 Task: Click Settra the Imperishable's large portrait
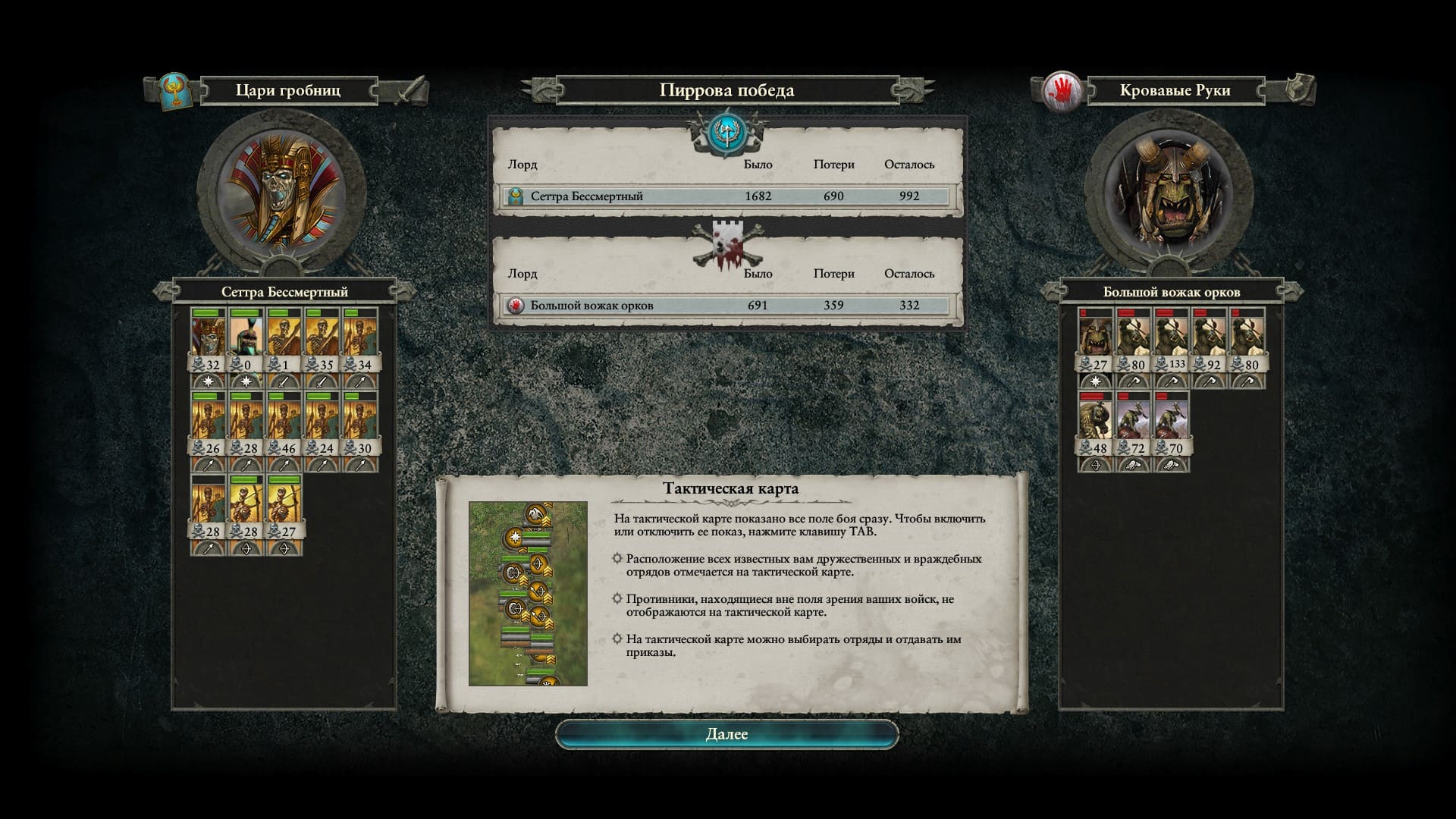[x=281, y=188]
